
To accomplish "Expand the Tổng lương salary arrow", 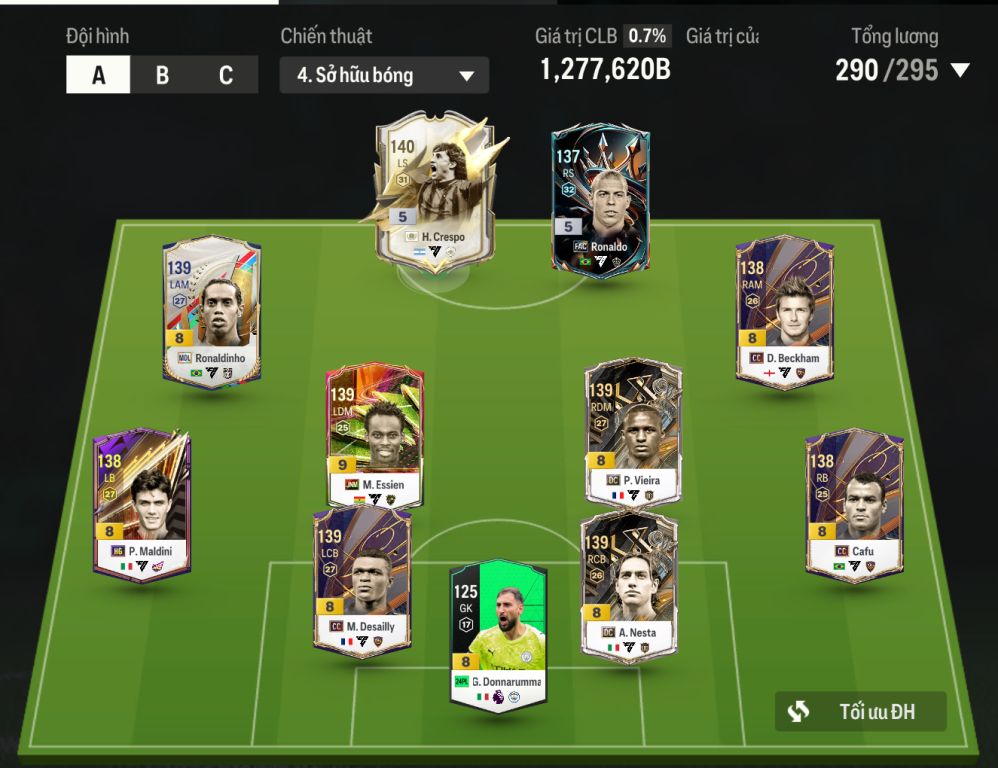I will point(960,70).
